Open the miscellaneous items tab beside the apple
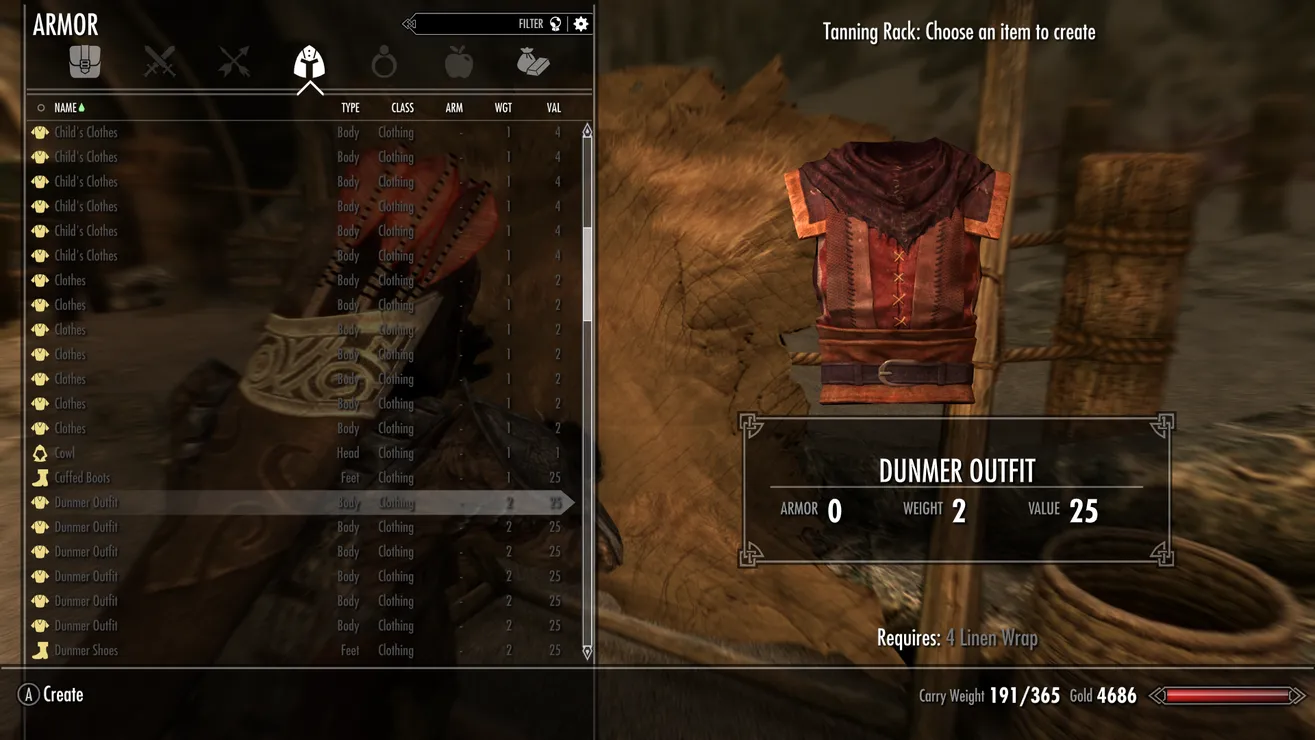This screenshot has width=1315, height=740. (x=533, y=63)
